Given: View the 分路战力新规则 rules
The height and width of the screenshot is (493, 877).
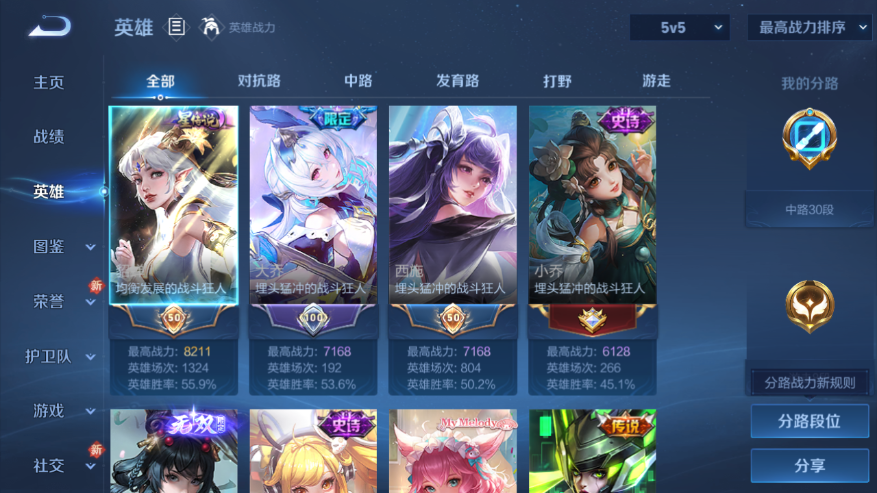Looking at the screenshot, I should tap(809, 382).
